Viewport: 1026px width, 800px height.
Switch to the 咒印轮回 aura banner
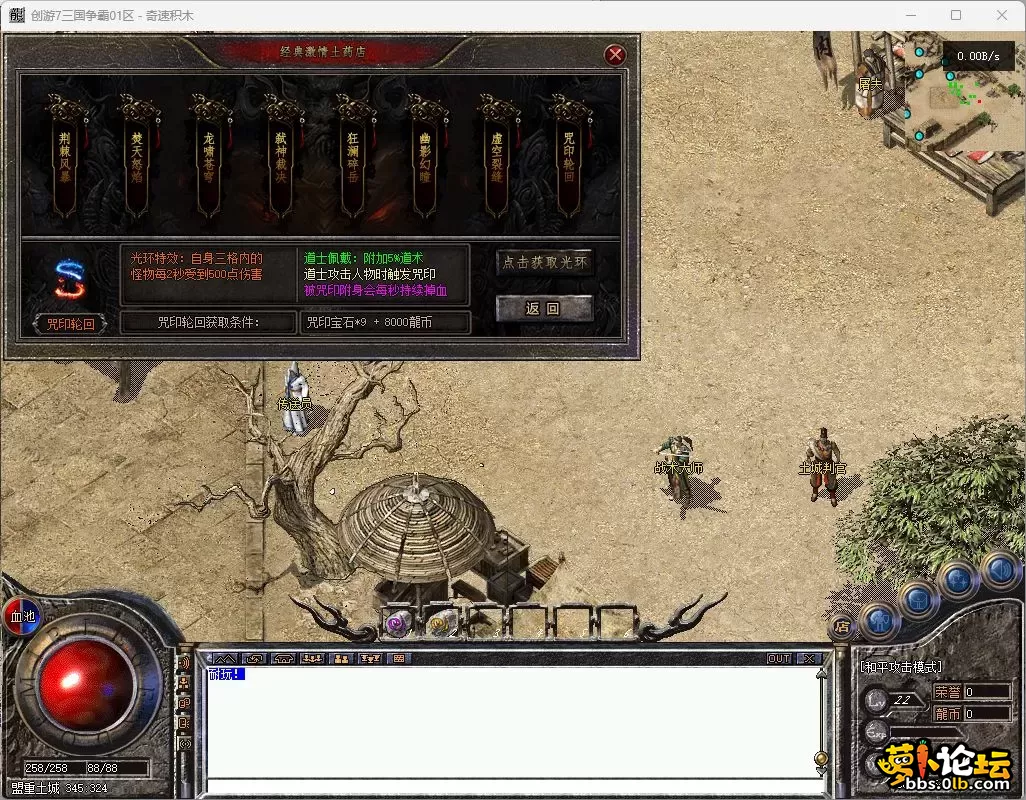pos(569,160)
